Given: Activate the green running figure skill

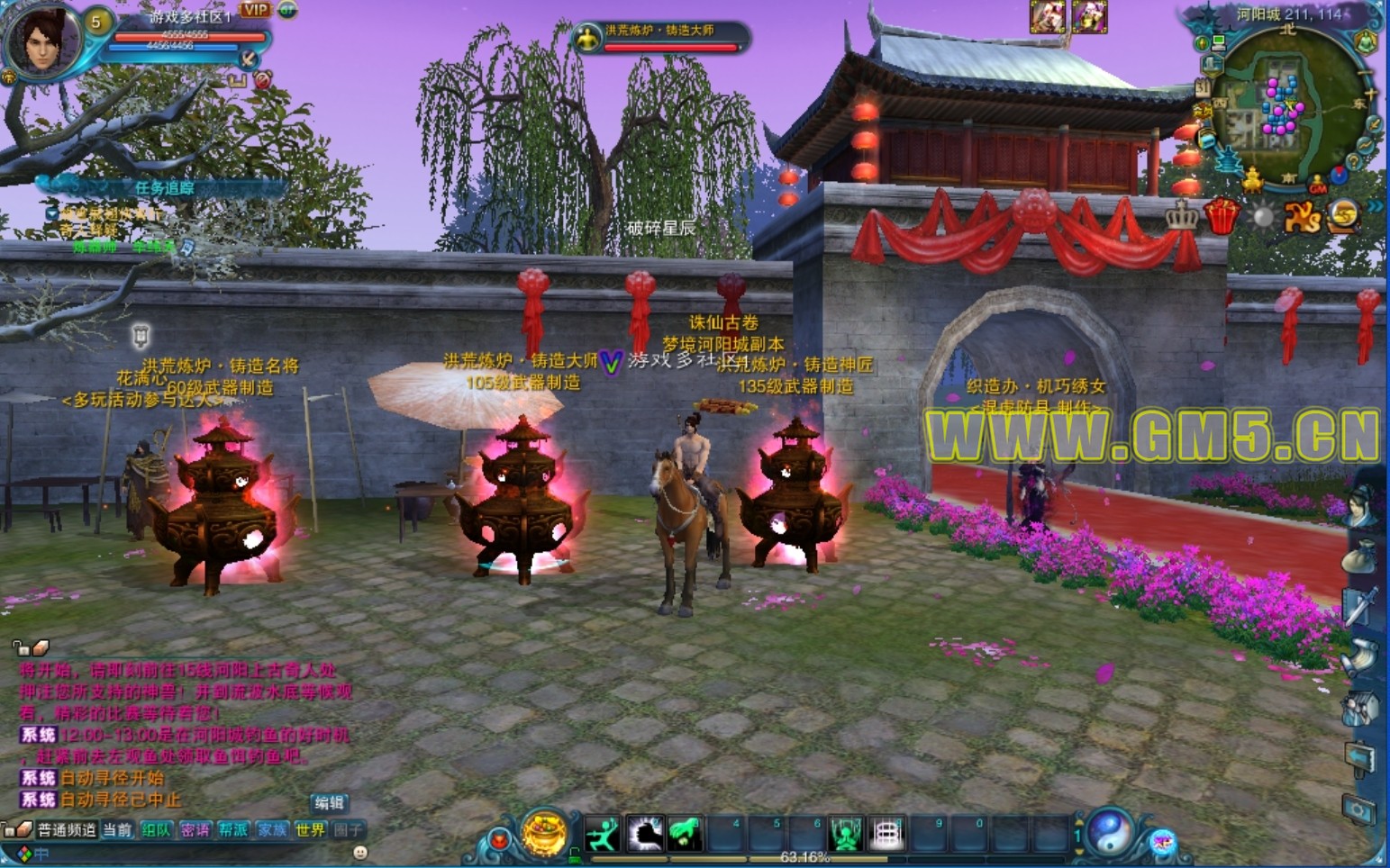Looking at the screenshot, I should pyautogui.click(x=602, y=835).
